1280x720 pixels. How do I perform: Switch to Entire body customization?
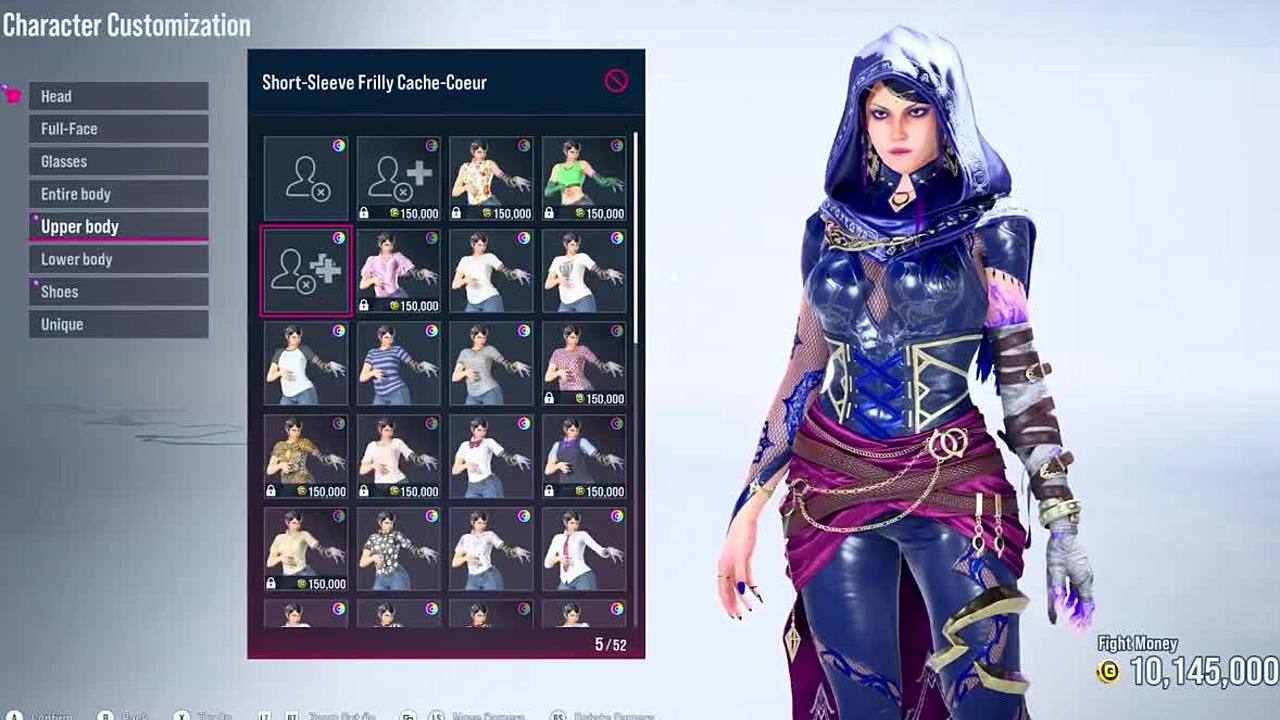point(118,194)
